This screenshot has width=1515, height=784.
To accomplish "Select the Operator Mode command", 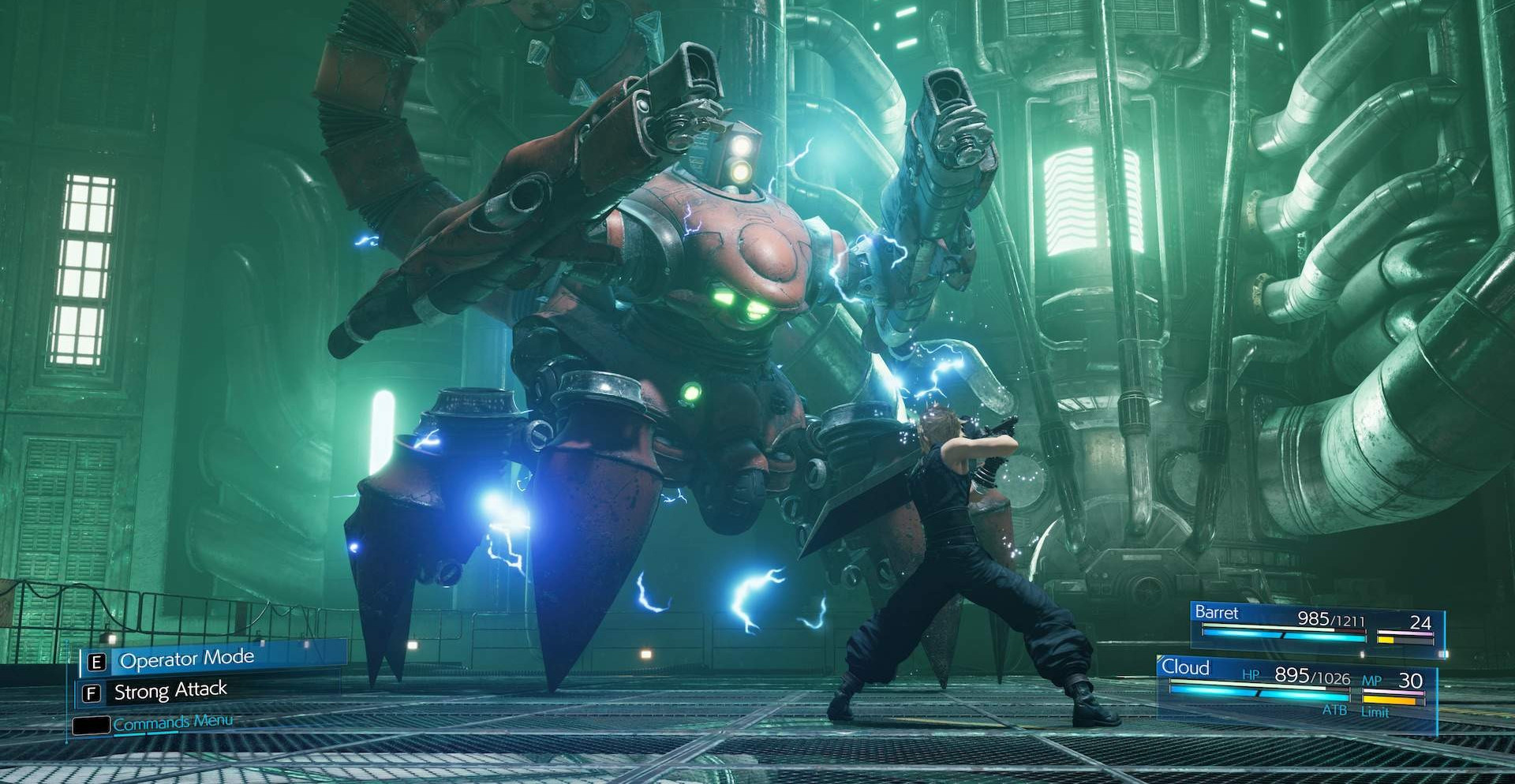I will [x=186, y=659].
